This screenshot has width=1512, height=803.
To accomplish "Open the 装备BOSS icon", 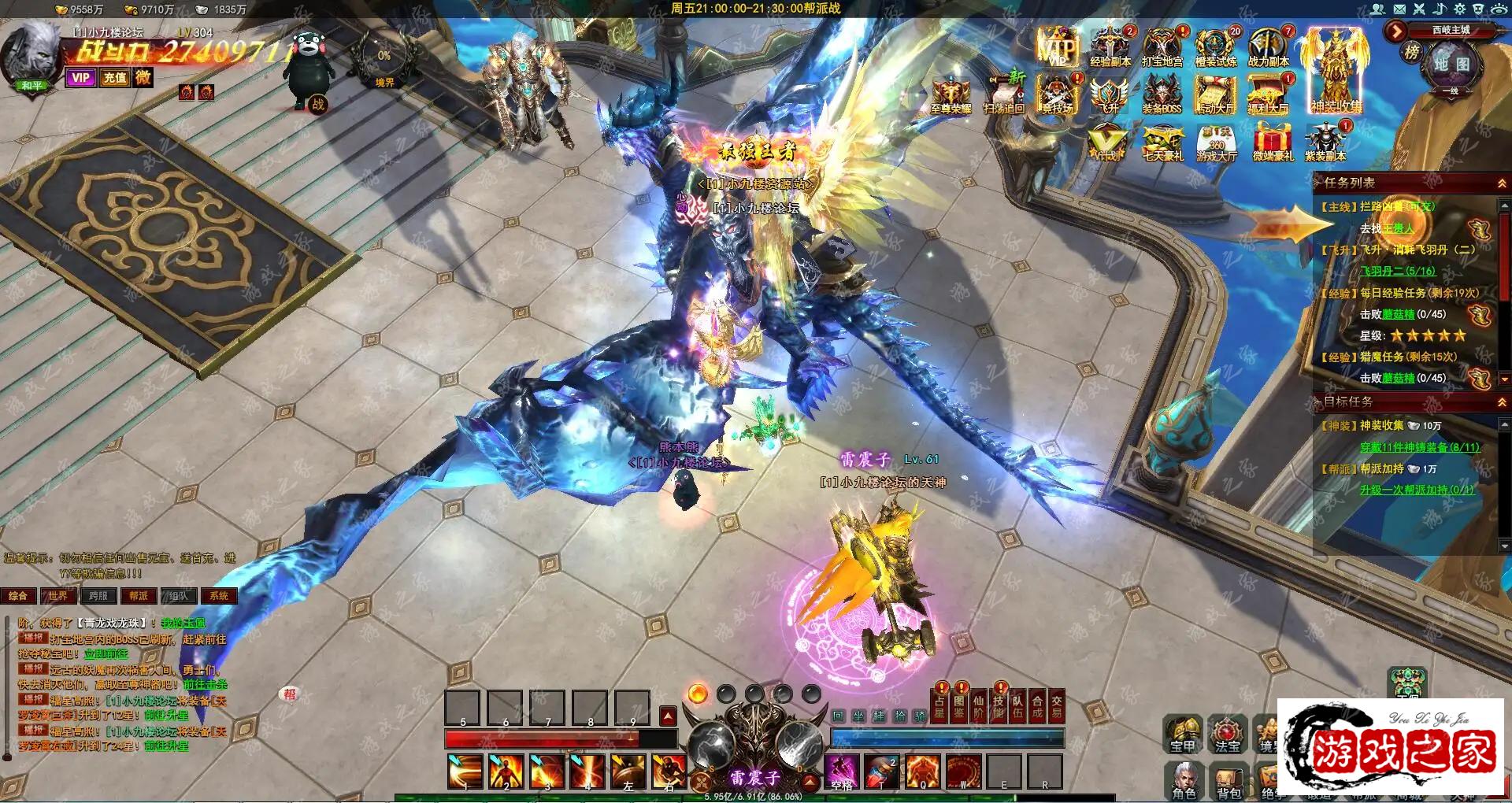I will (1162, 94).
